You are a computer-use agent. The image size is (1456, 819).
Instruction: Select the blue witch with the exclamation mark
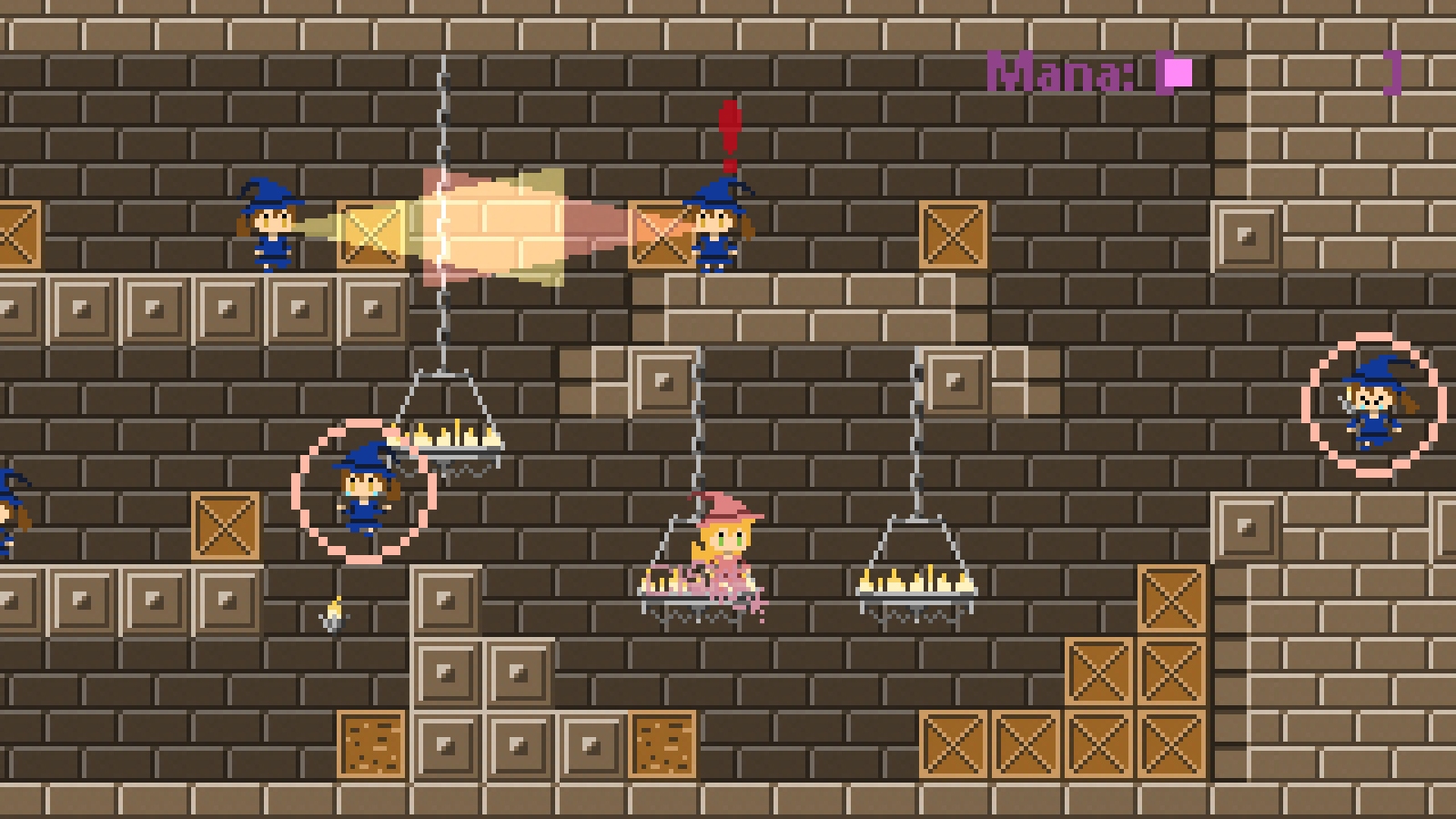coord(719,230)
